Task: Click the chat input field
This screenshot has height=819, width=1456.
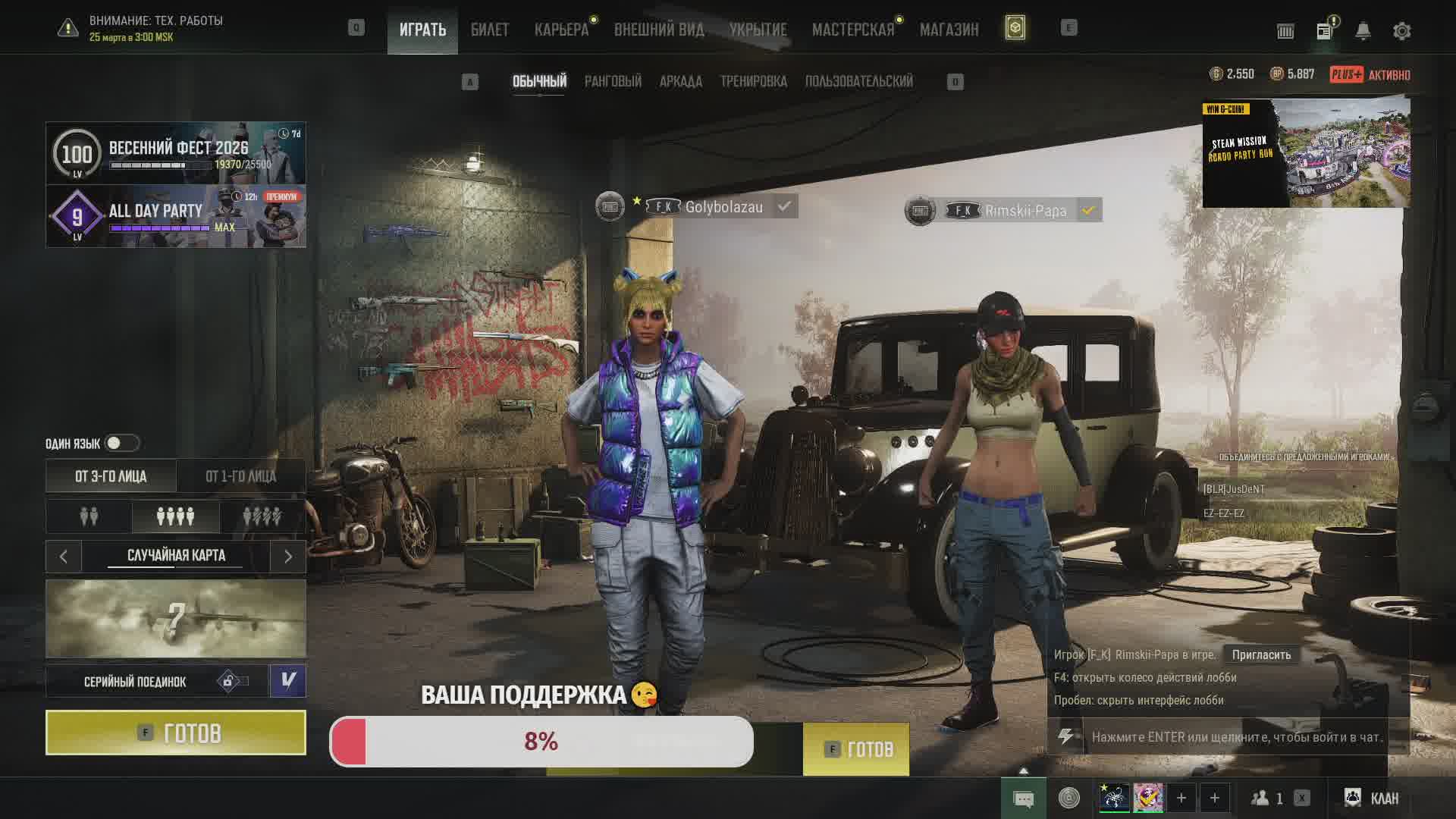Action: [x=1236, y=736]
